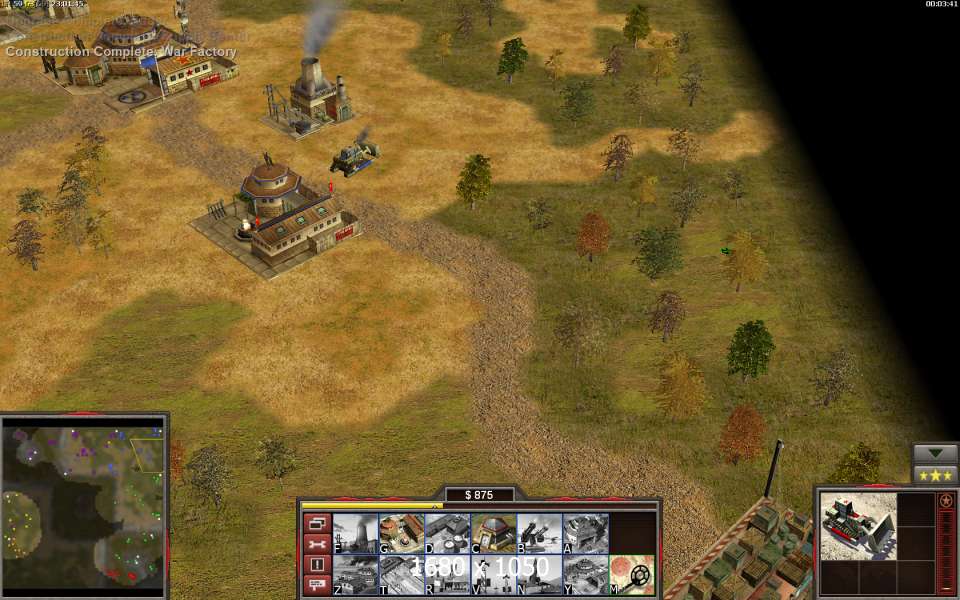This screenshot has width=960, height=600.
Task: Hide the control bar with down arrow
Action: (936, 453)
